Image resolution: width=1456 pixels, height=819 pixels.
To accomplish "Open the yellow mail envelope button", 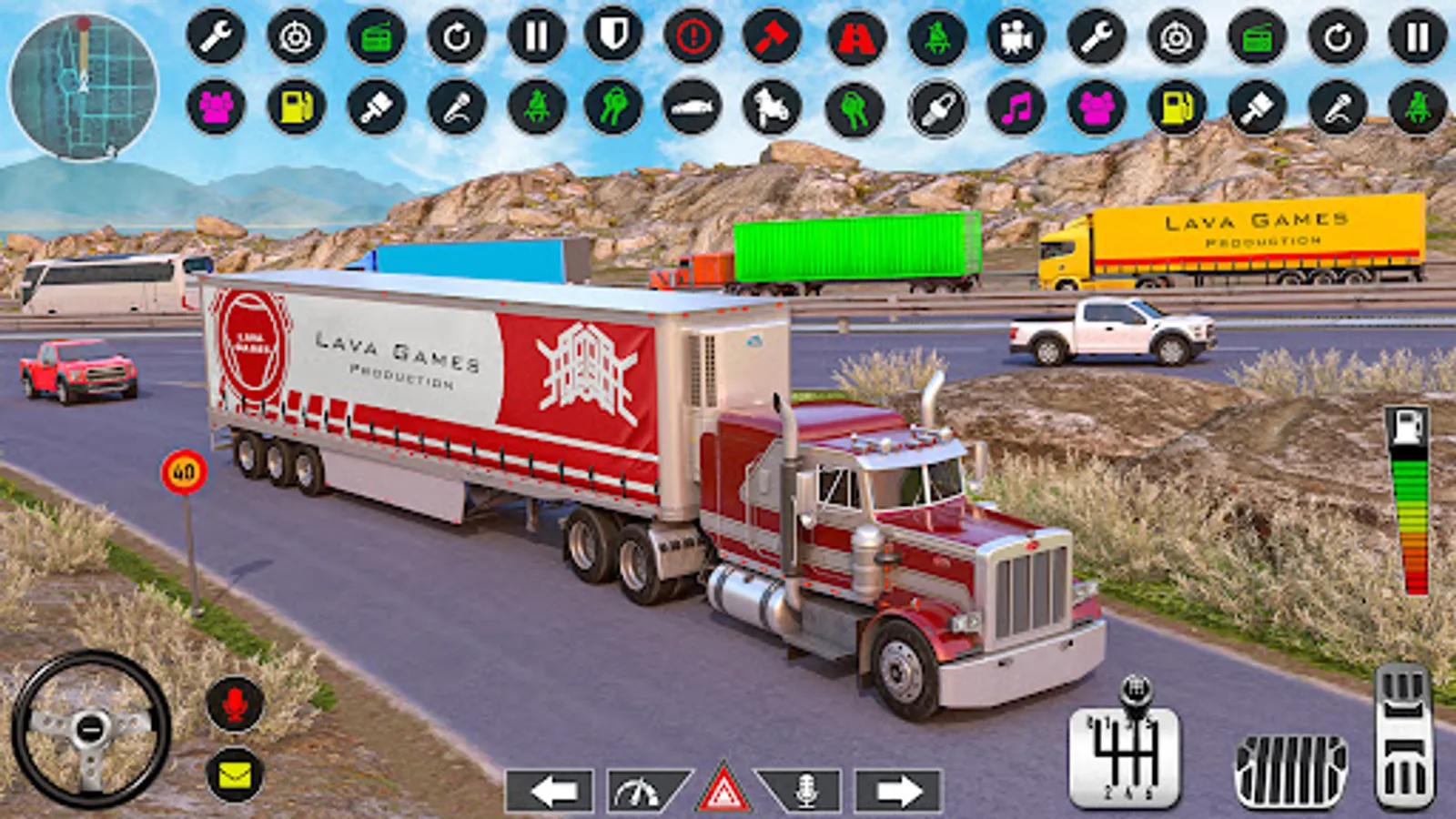I will (x=235, y=774).
